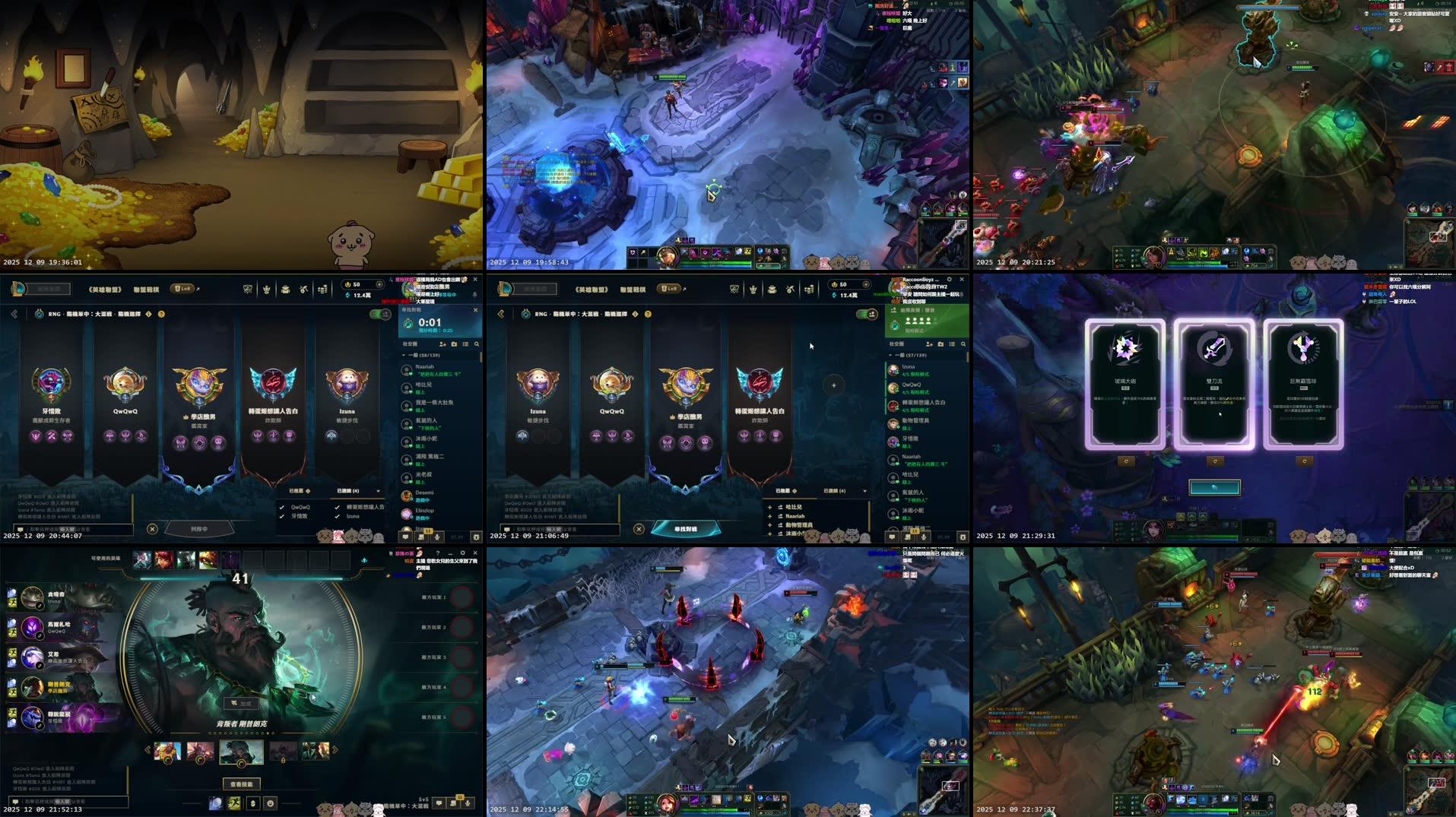The width and height of the screenshot is (1456, 817).
Task: Open the Loot chest icon in top bar
Action: pos(286,289)
